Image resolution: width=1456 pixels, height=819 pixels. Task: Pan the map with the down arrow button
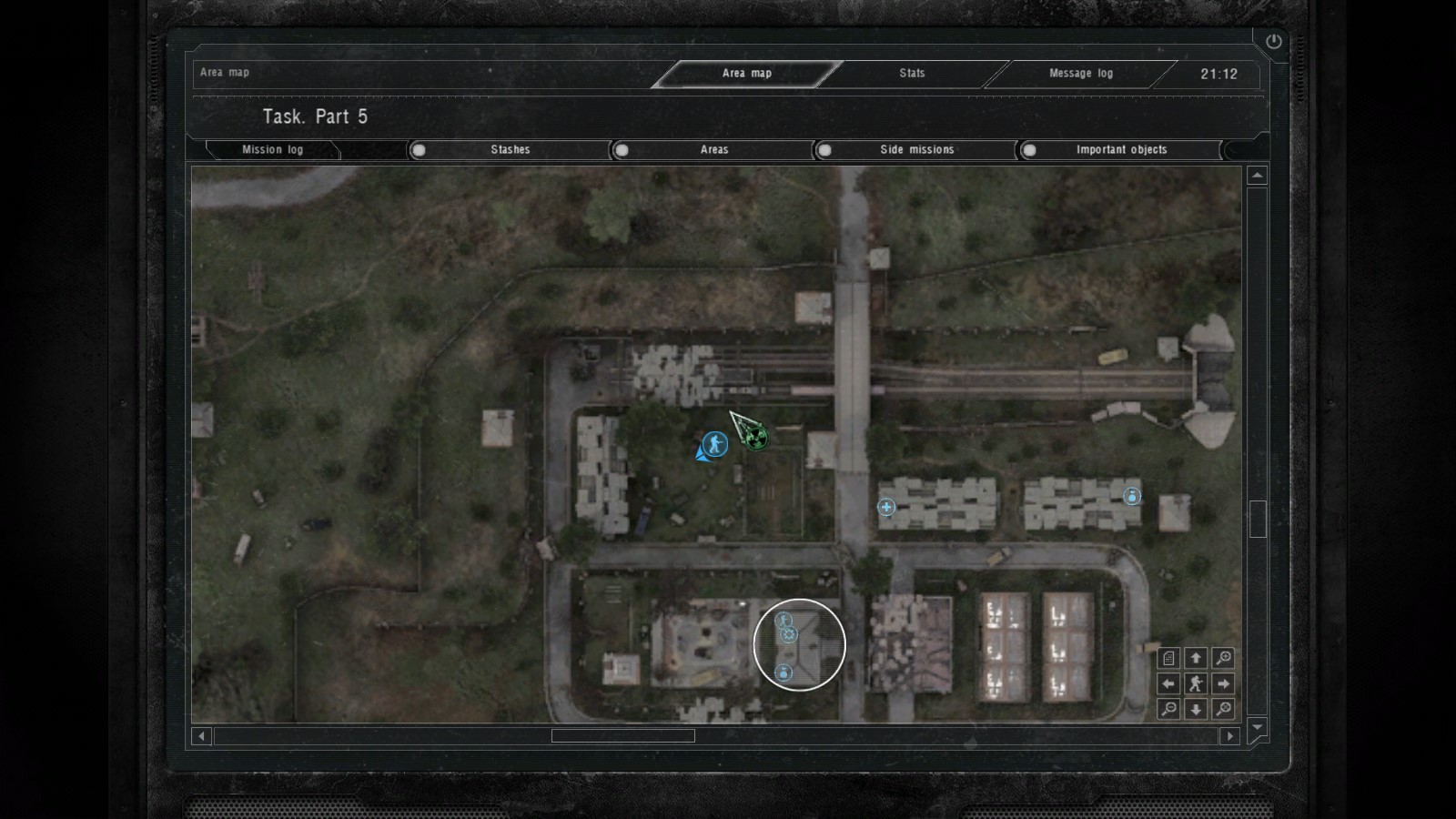tap(1196, 709)
